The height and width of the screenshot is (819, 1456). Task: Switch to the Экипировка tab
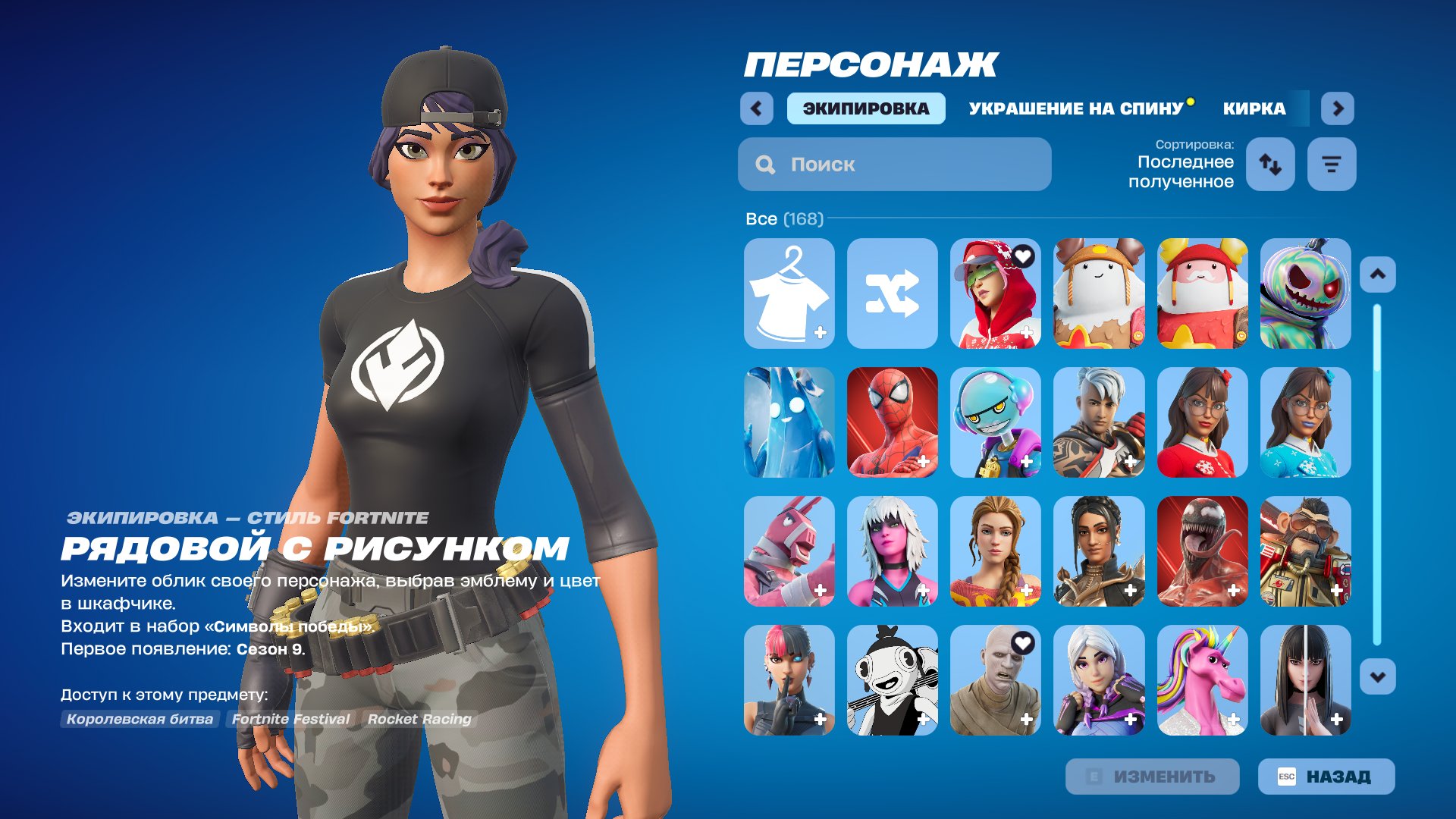coord(865,108)
